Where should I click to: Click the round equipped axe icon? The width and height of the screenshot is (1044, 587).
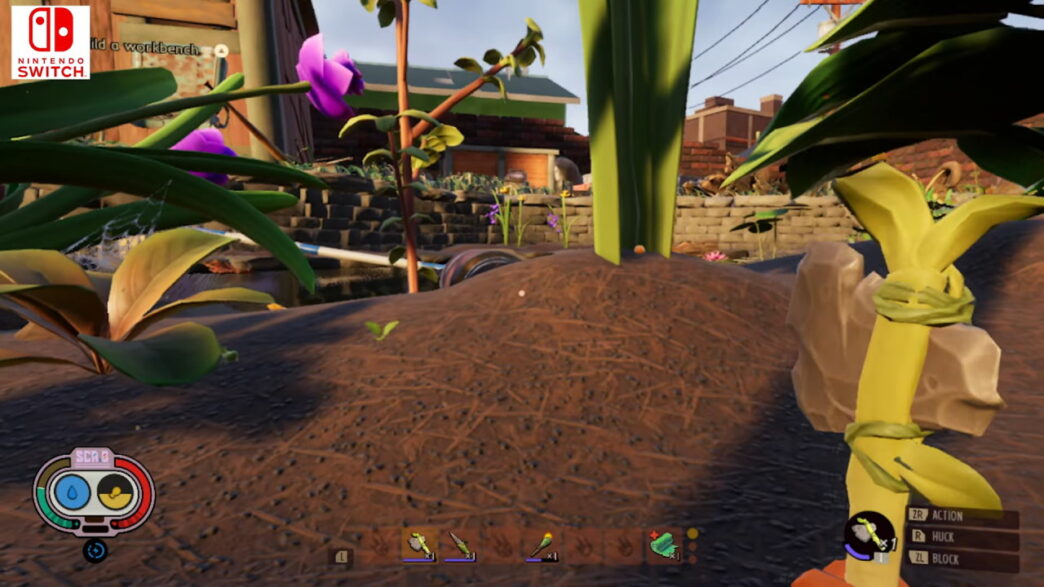click(868, 537)
